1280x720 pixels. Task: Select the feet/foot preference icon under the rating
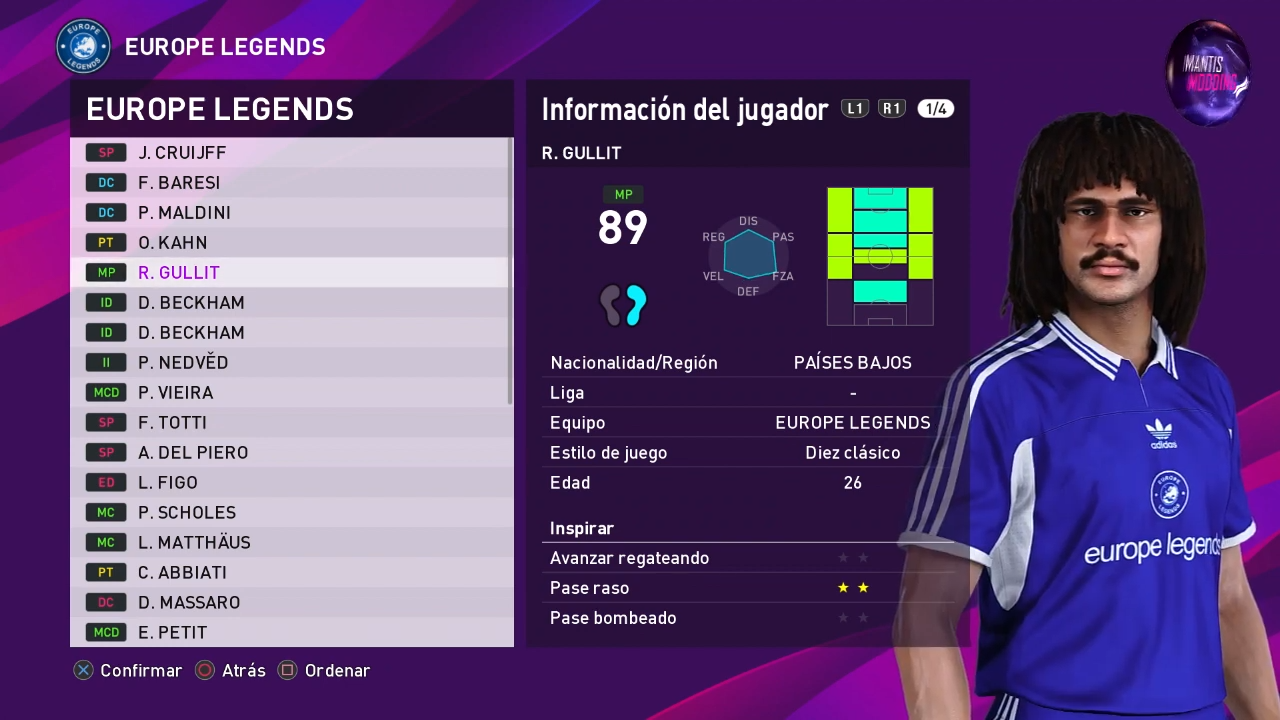[623, 306]
